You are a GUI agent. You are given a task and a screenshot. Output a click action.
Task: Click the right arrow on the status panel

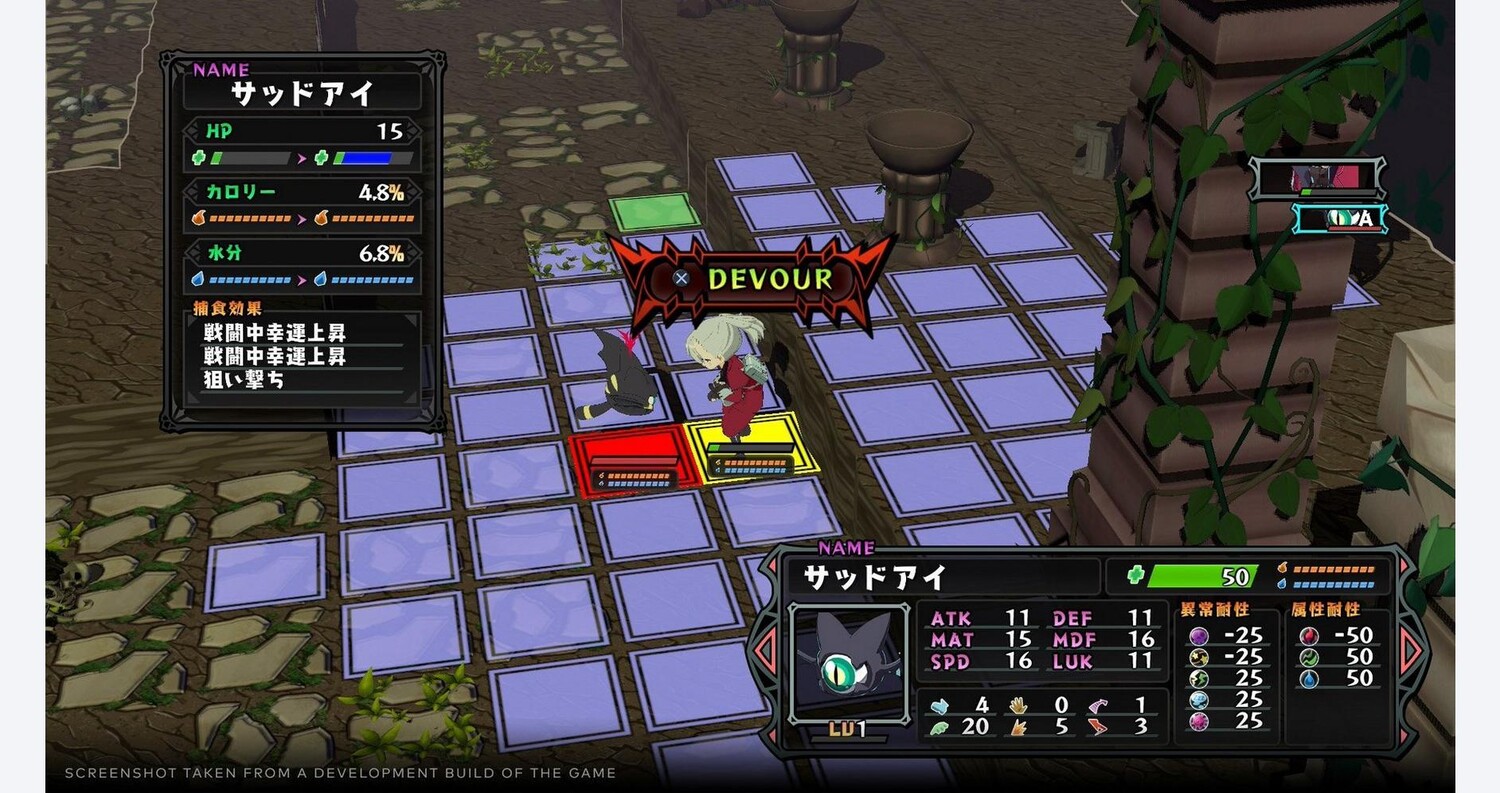tap(1411, 652)
